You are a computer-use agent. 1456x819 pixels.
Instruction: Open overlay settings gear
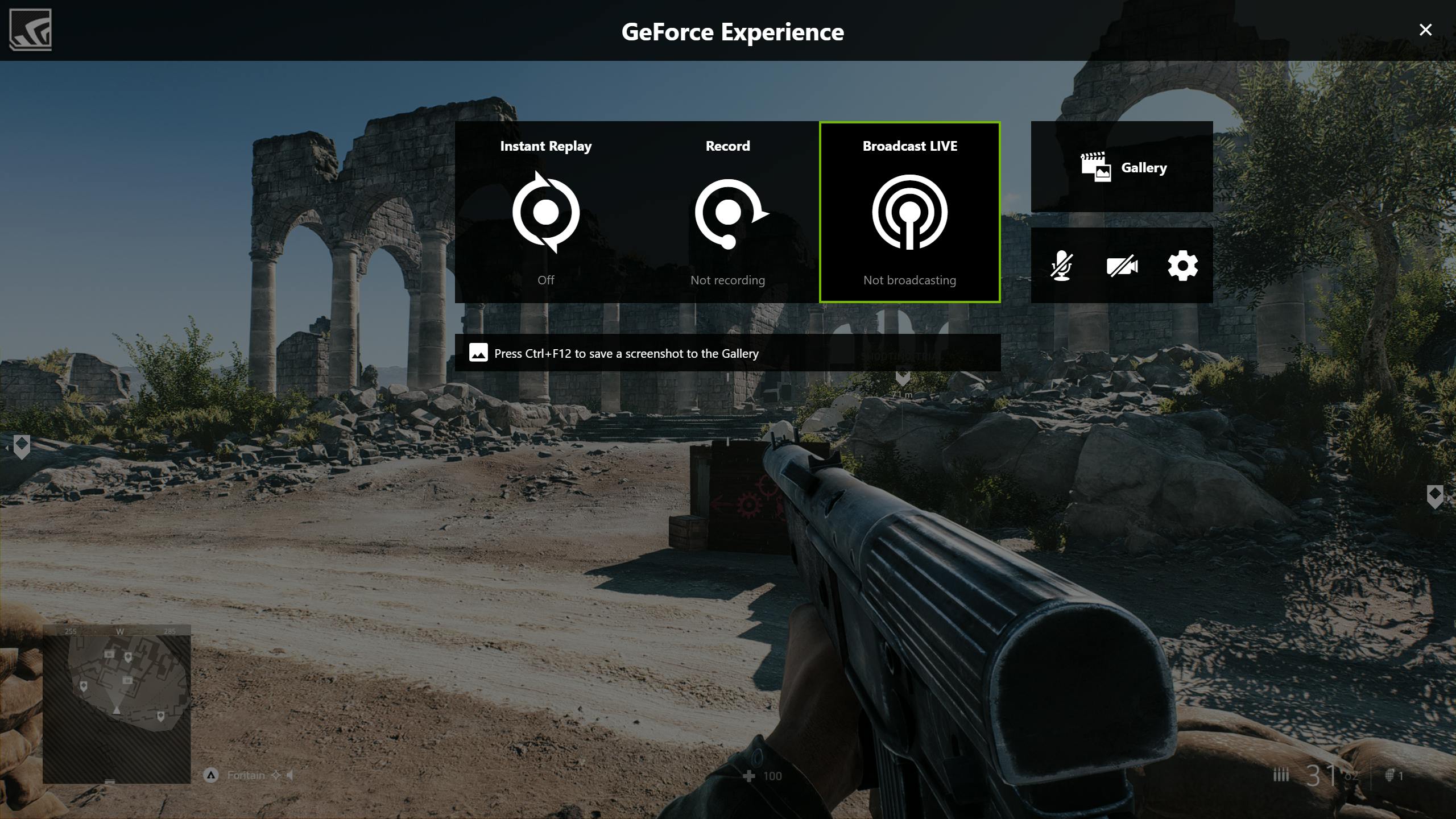1182,266
